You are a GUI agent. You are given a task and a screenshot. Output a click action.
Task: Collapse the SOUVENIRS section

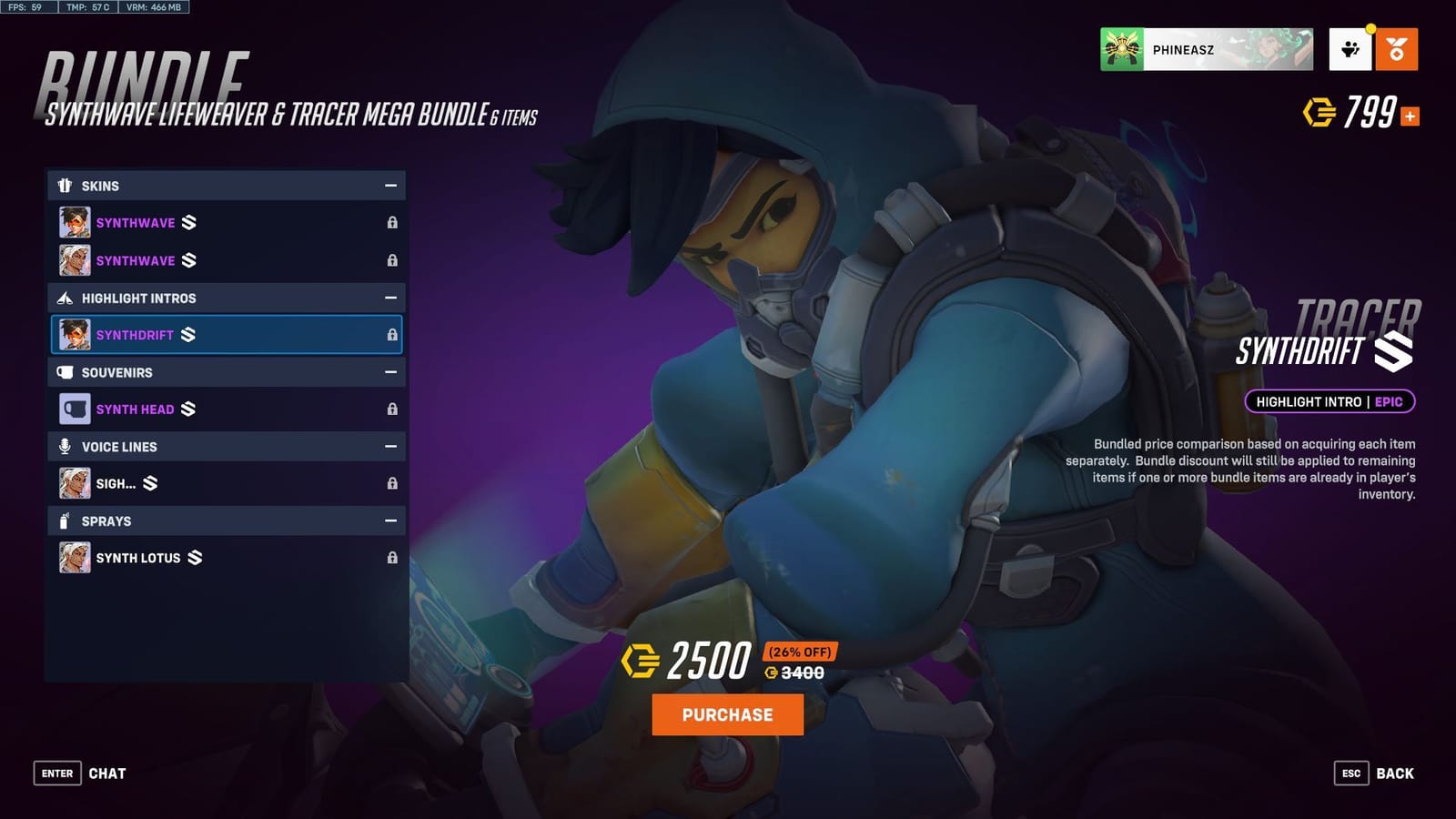391,372
